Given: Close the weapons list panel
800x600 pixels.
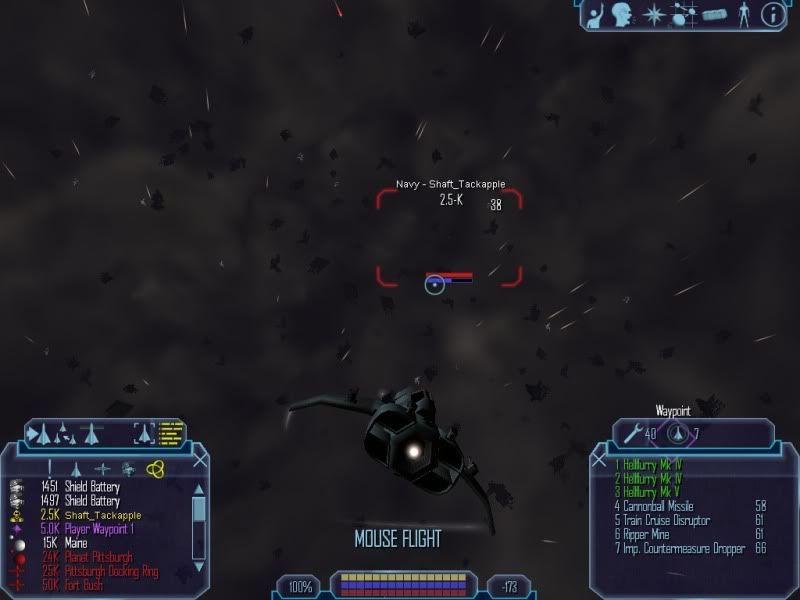Looking at the screenshot, I should click(598, 460).
